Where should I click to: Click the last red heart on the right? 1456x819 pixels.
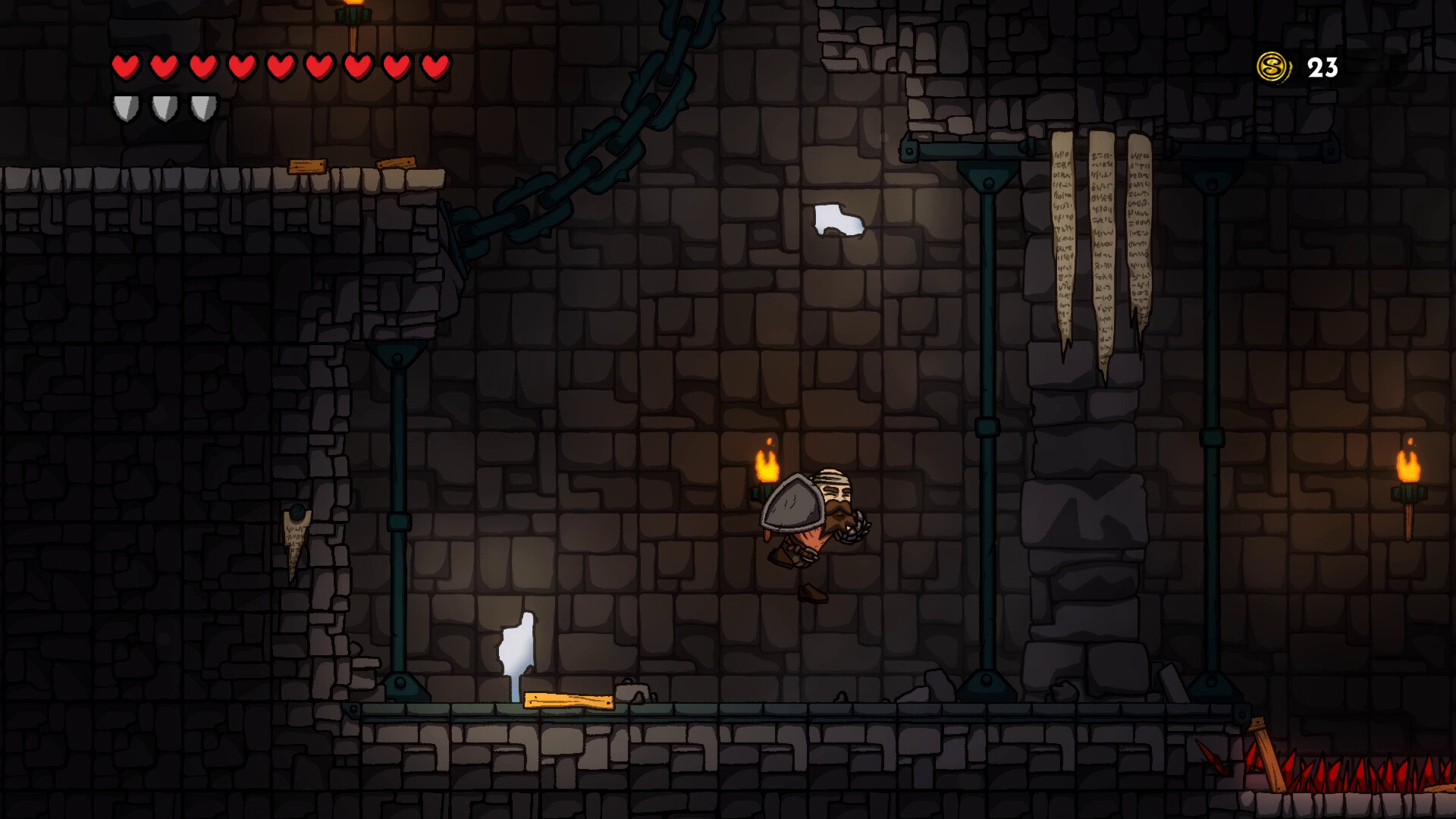pyautogui.click(x=434, y=67)
